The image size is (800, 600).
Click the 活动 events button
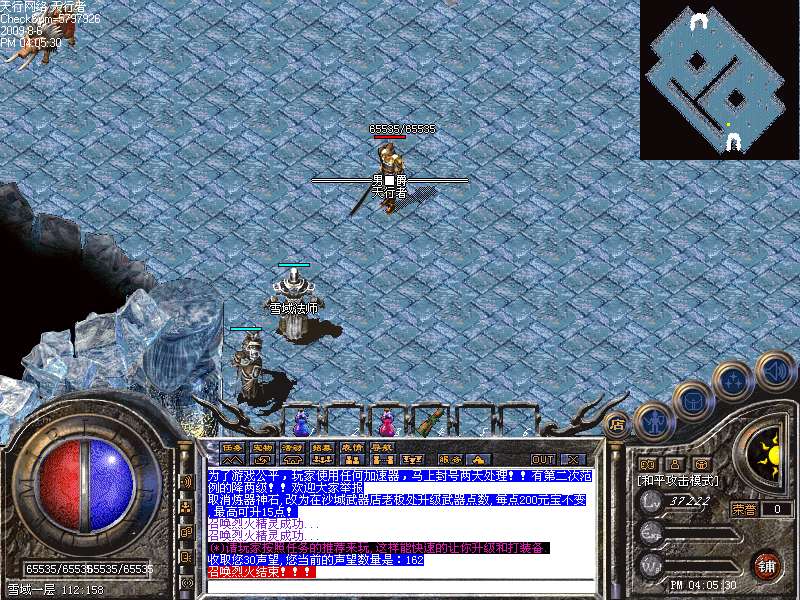point(292,447)
